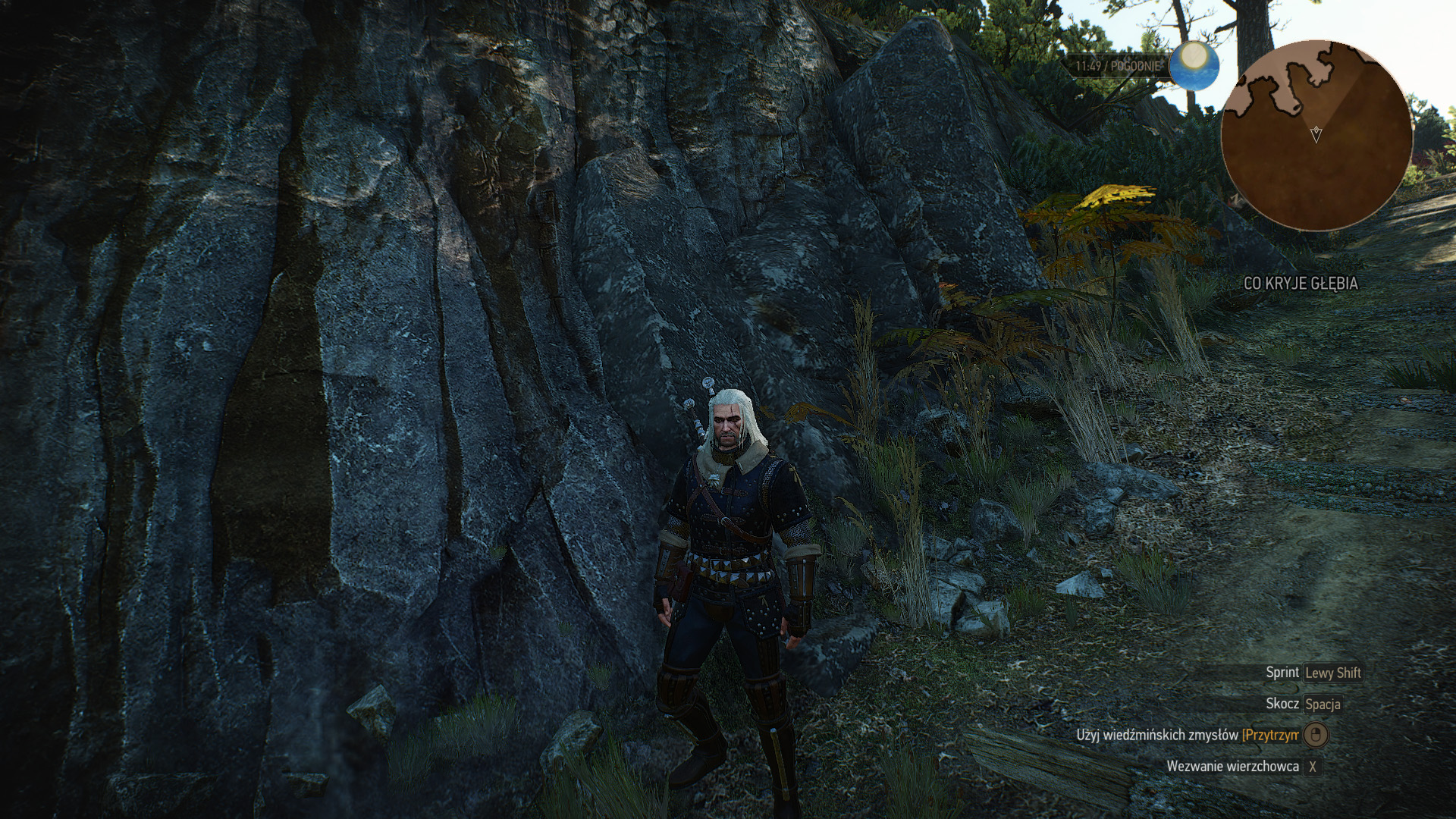Viewport: 1456px width, 819px height.
Task: Click the circular minimap
Action: (x=1316, y=135)
